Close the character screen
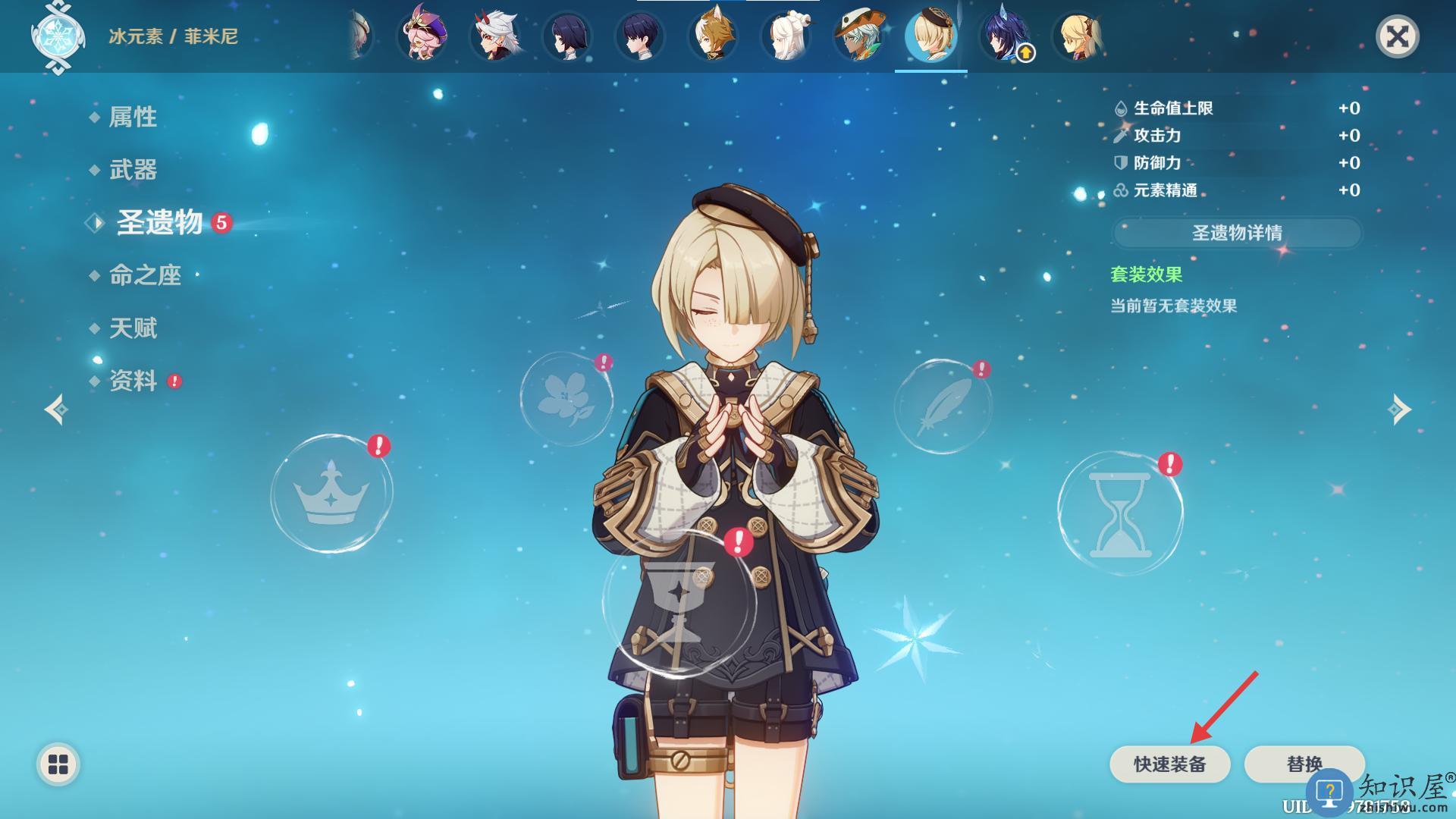 (1397, 36)
